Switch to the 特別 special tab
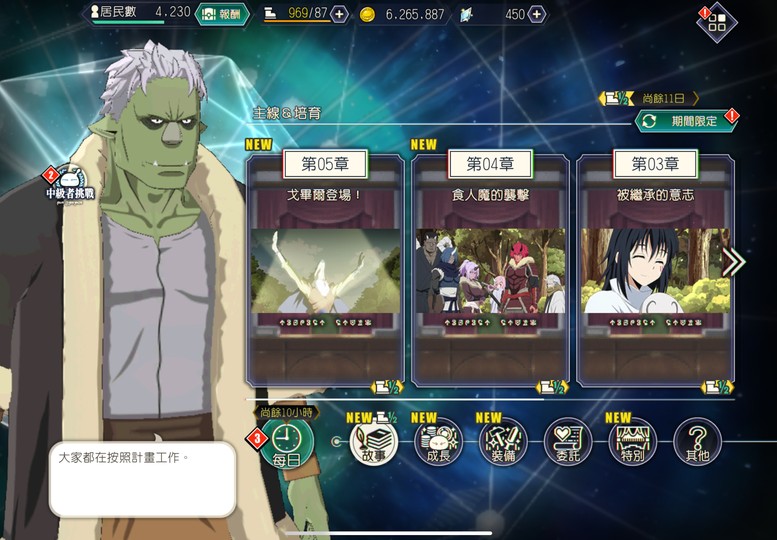Screen dimensions: 777x540 pos(632,441)
